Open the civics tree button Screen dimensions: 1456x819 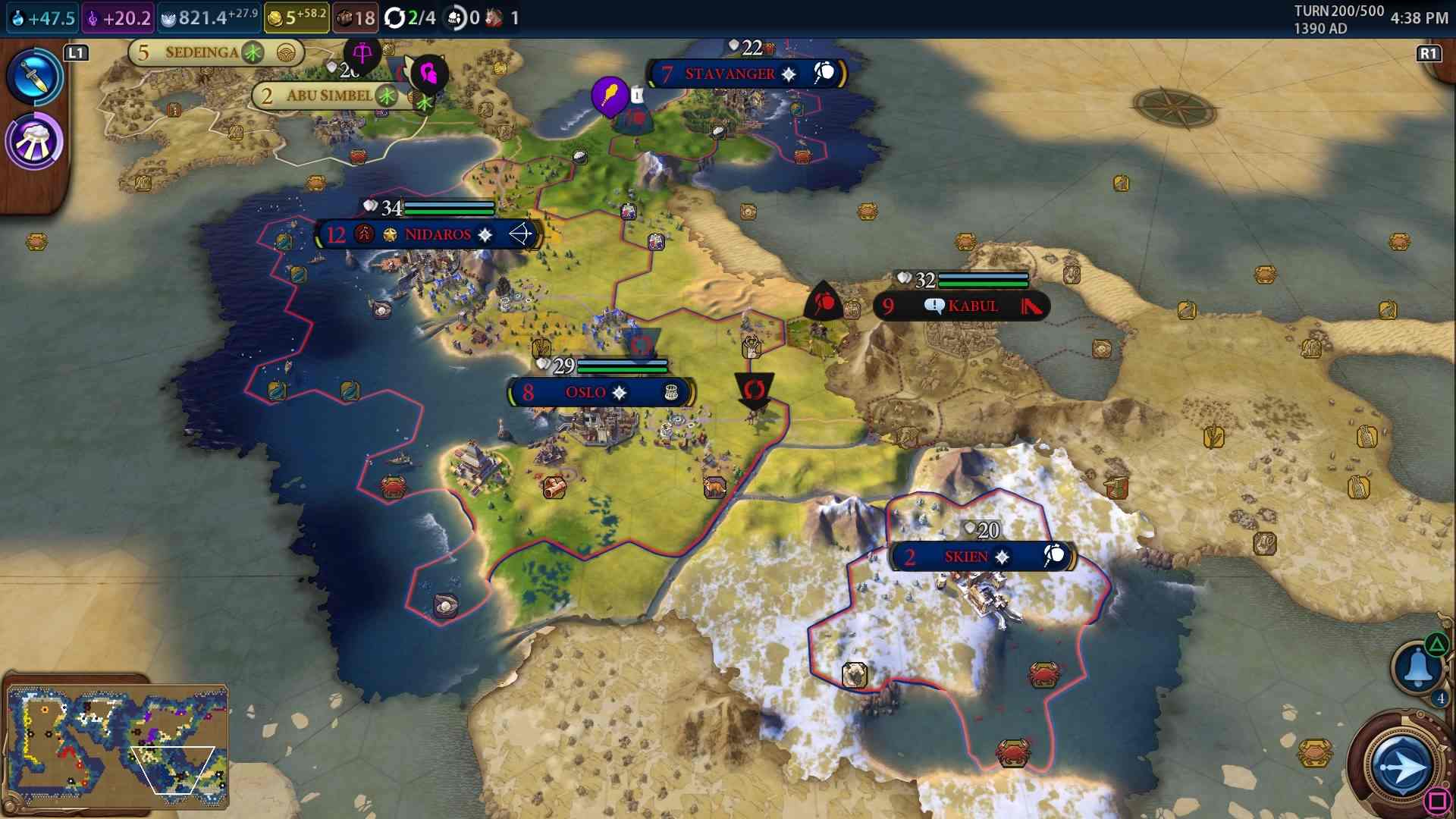point(34,142)
